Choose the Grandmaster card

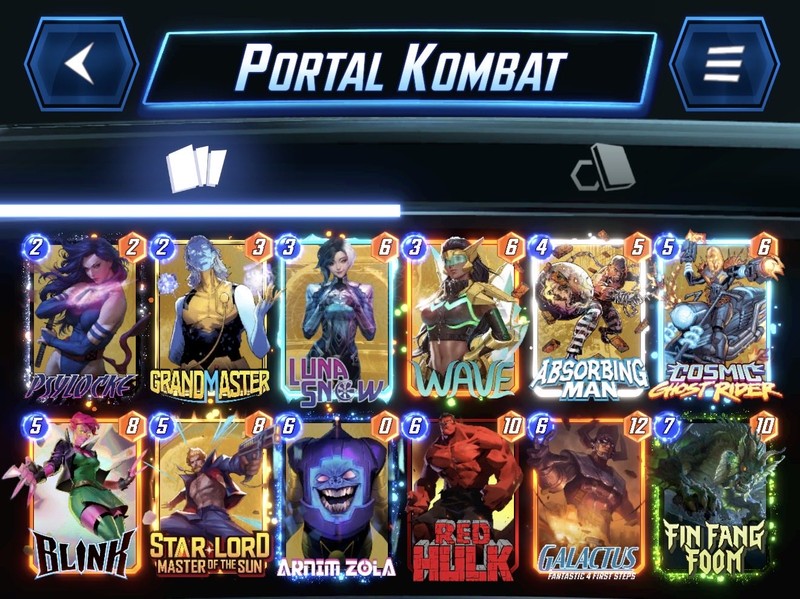(210, 318)
